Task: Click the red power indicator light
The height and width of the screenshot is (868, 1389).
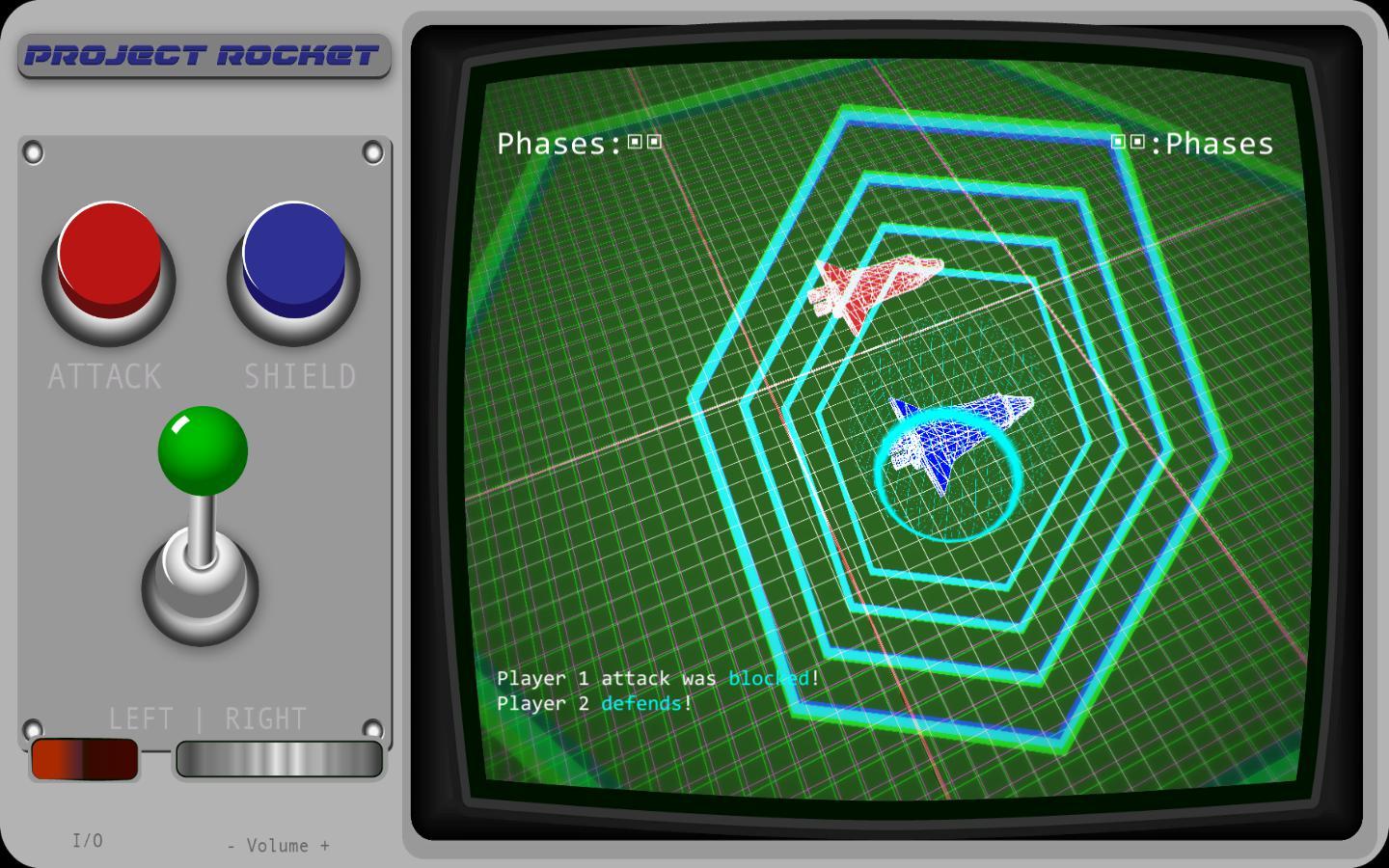Action: tap(85, 760)
